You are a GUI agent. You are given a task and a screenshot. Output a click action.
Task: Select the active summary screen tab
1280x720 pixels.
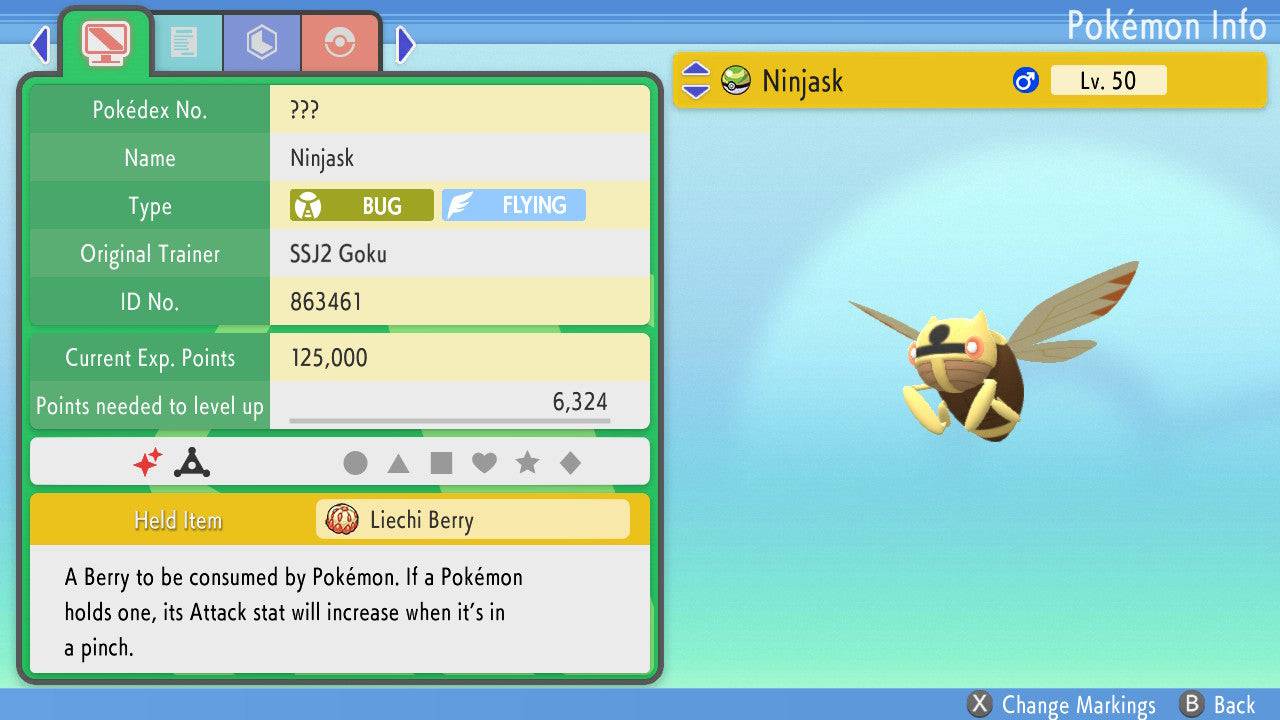(x=105, y=40)
